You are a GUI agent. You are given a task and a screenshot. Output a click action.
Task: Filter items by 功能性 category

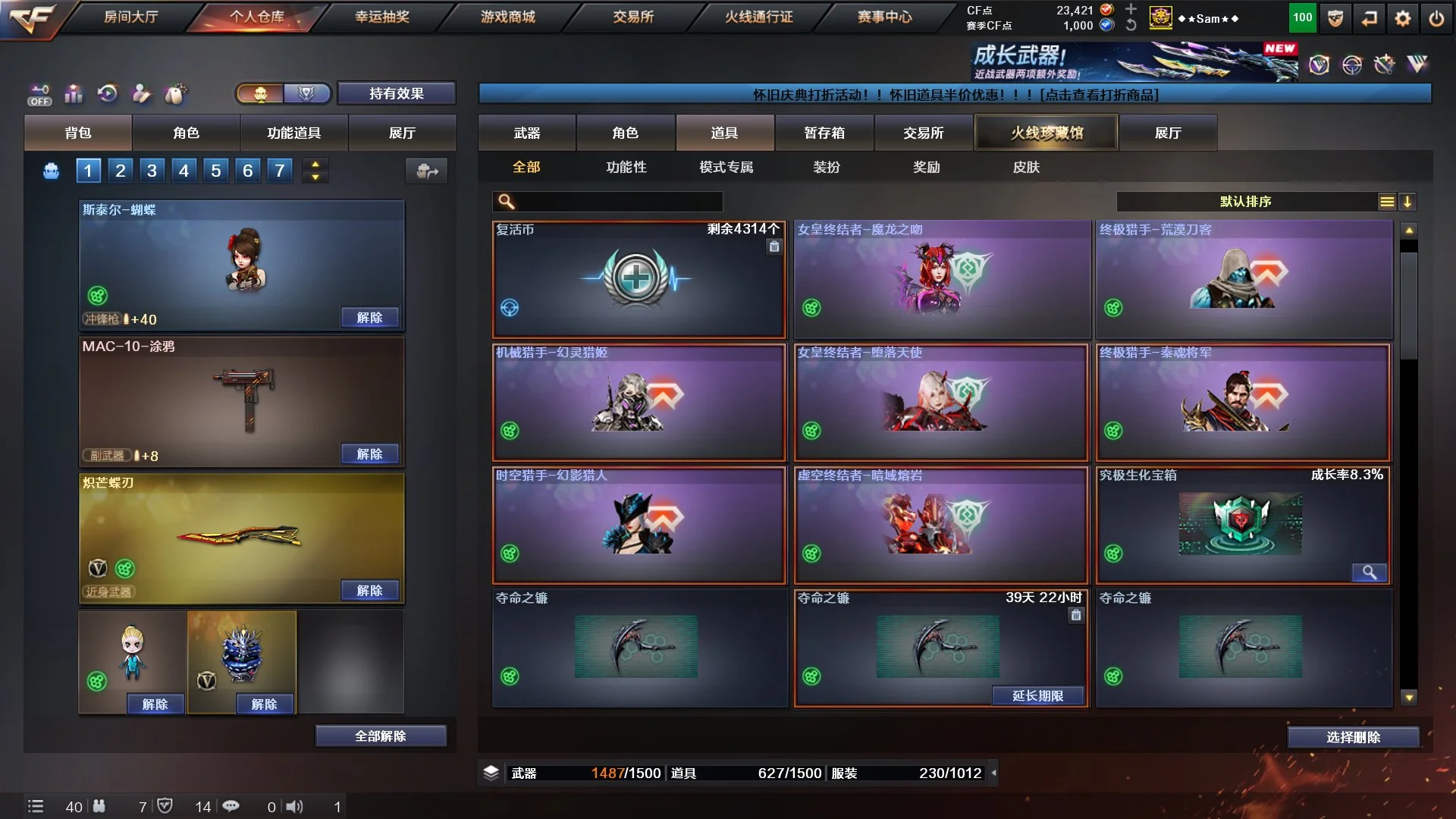(626, 167)
